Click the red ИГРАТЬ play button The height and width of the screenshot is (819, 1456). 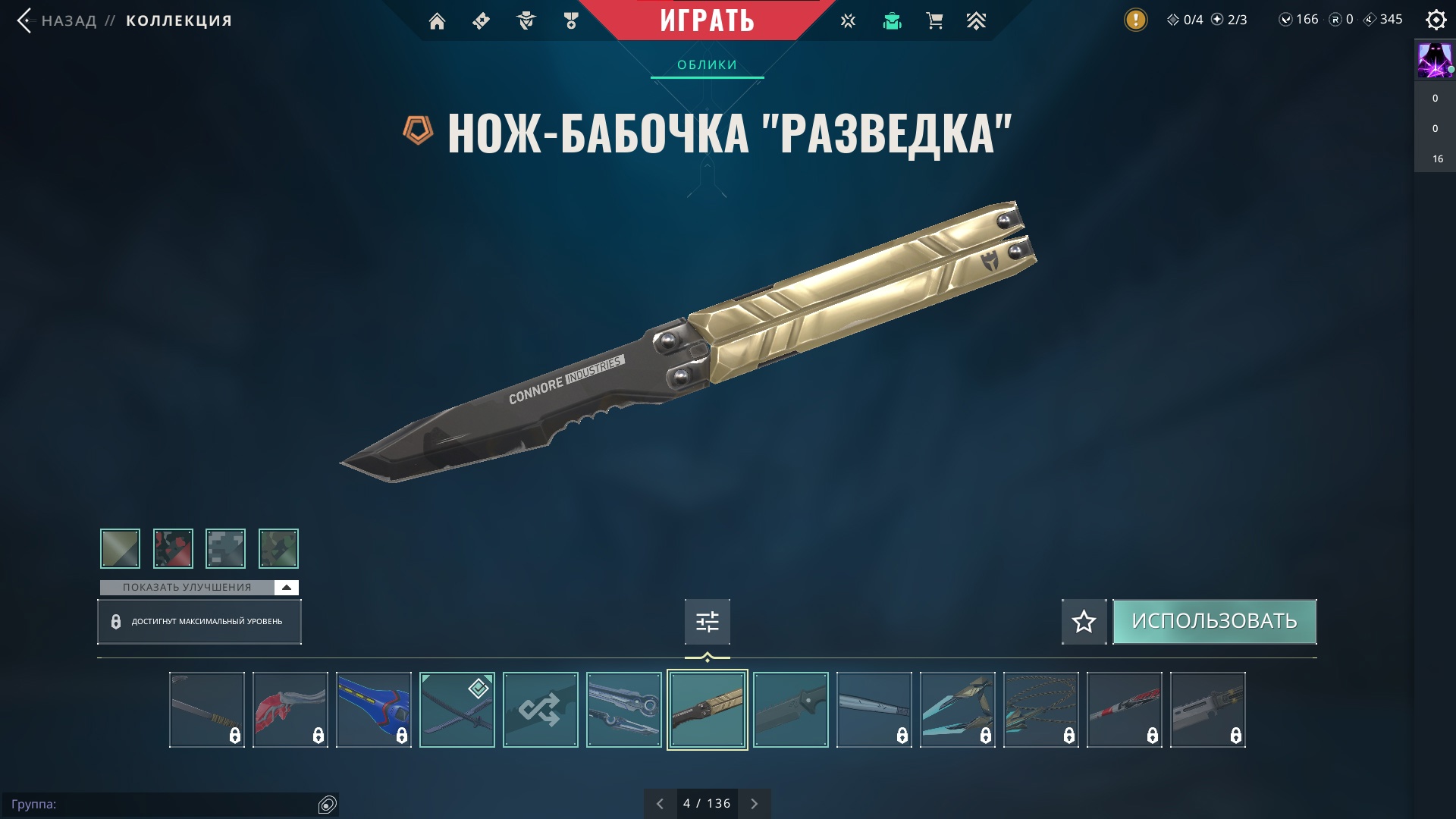click(707, 20)
